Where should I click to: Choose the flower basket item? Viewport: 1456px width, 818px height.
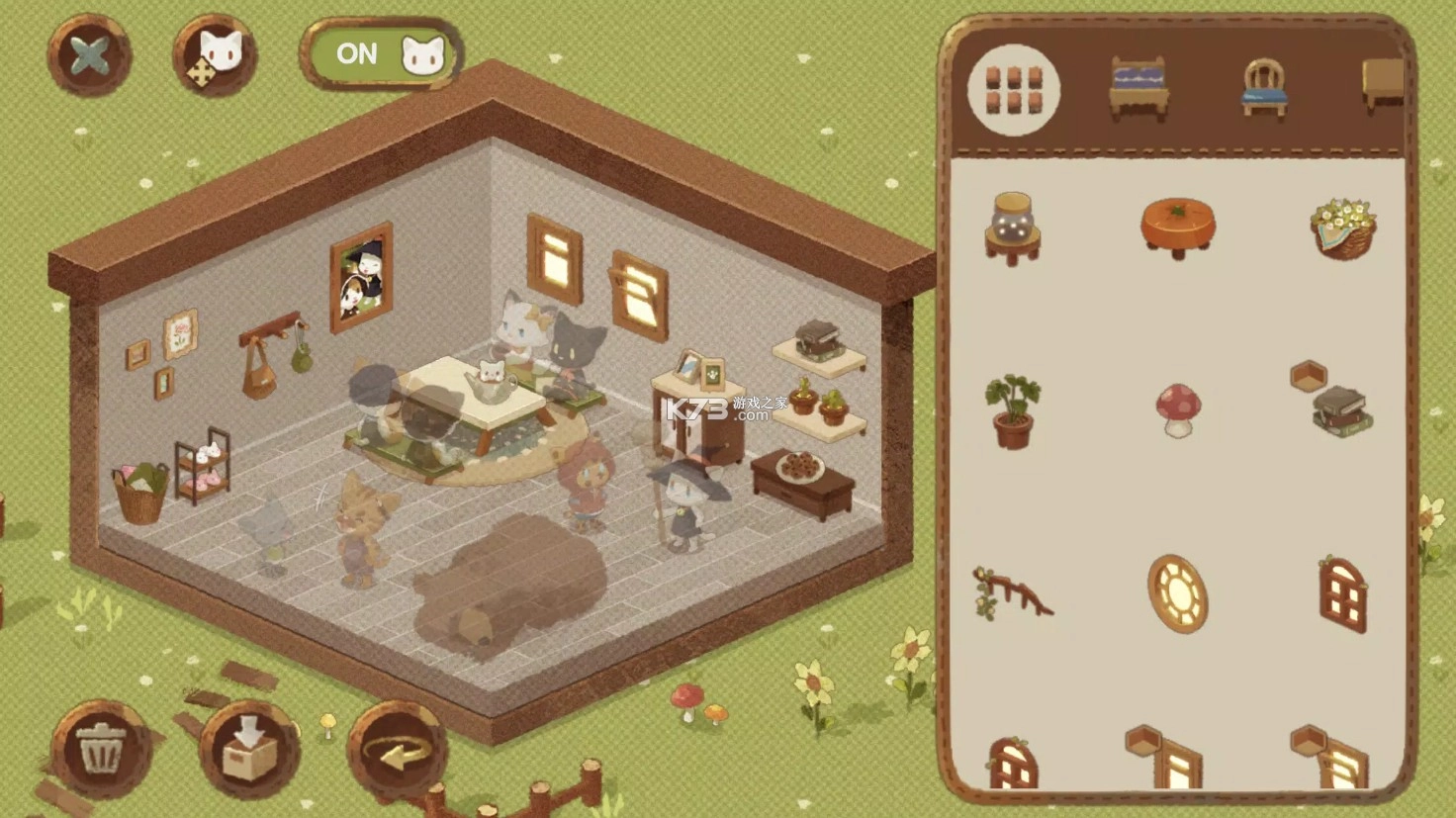point(1340,227)
